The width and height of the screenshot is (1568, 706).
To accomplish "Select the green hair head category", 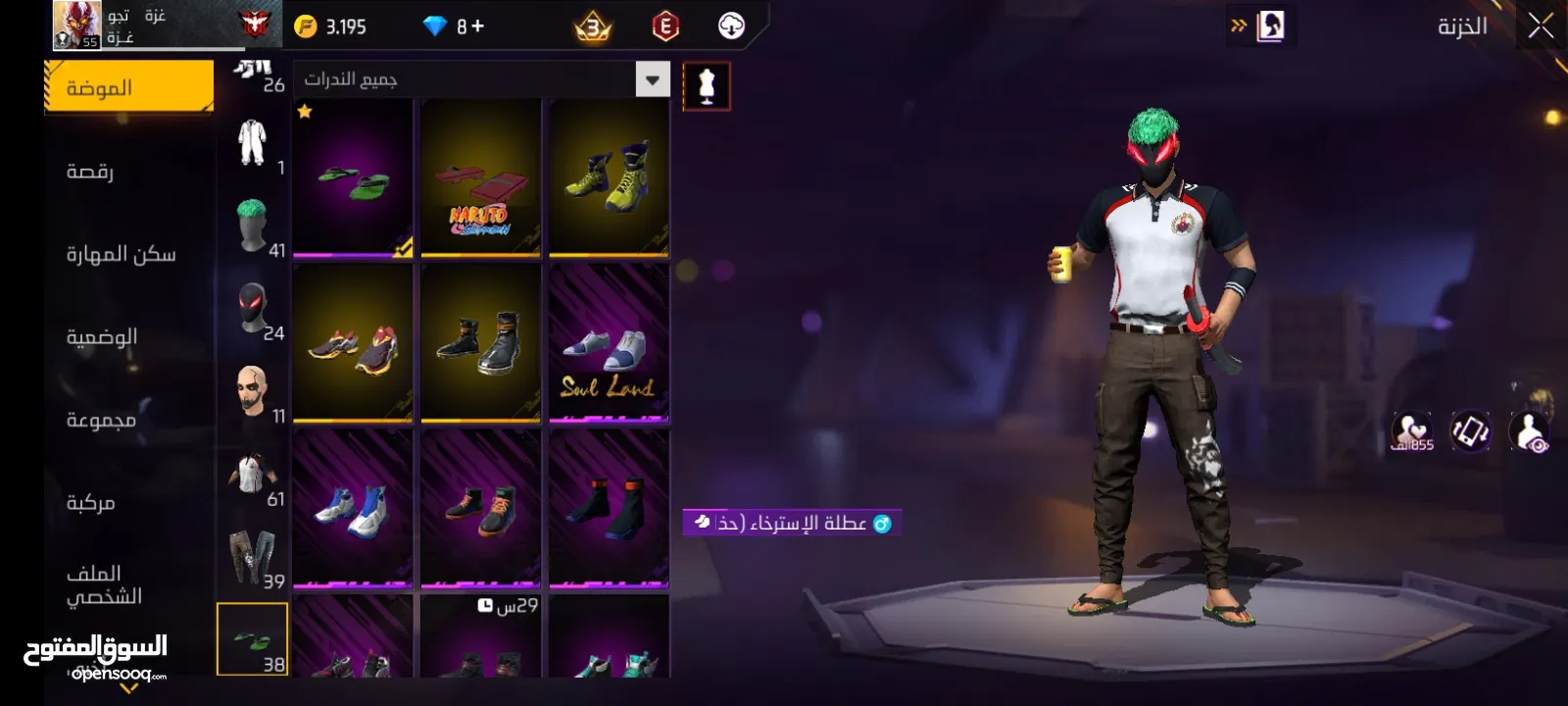I will pyautogui.click(x=253, y=227).
